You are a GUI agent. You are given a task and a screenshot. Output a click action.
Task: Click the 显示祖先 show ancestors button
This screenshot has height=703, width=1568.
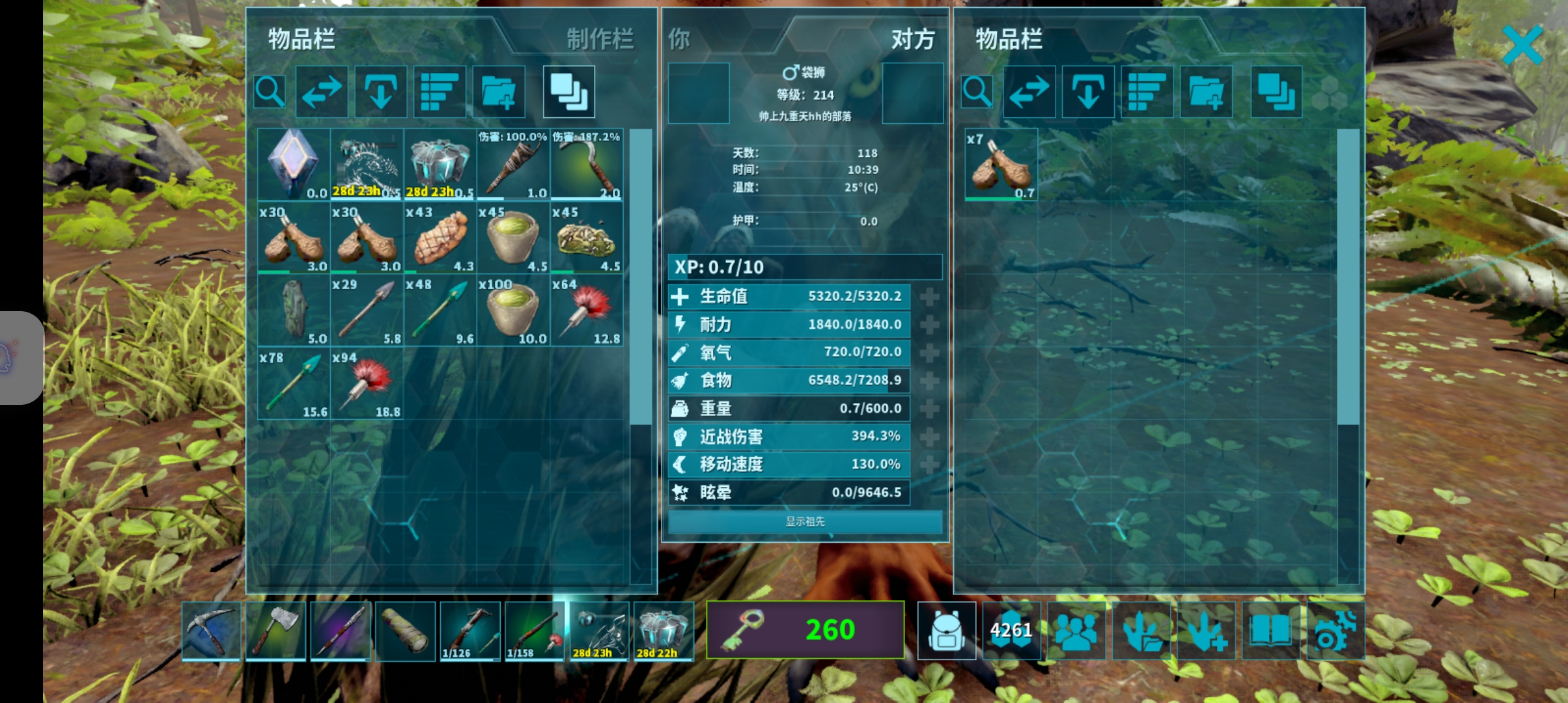805,521
